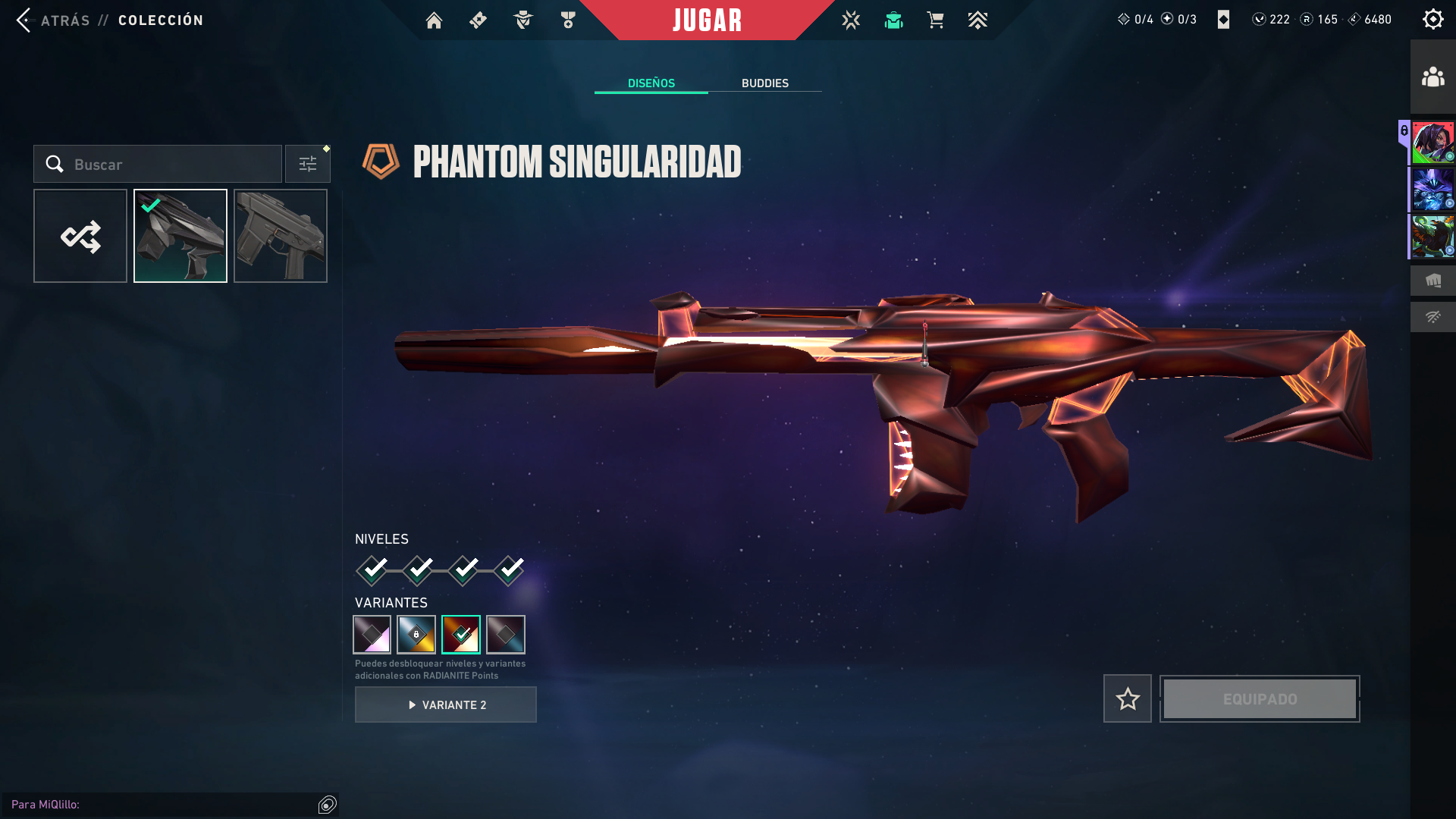1456x819 pixels.
Task: Open the Esports icon left of the backpack
Action: 851,20
